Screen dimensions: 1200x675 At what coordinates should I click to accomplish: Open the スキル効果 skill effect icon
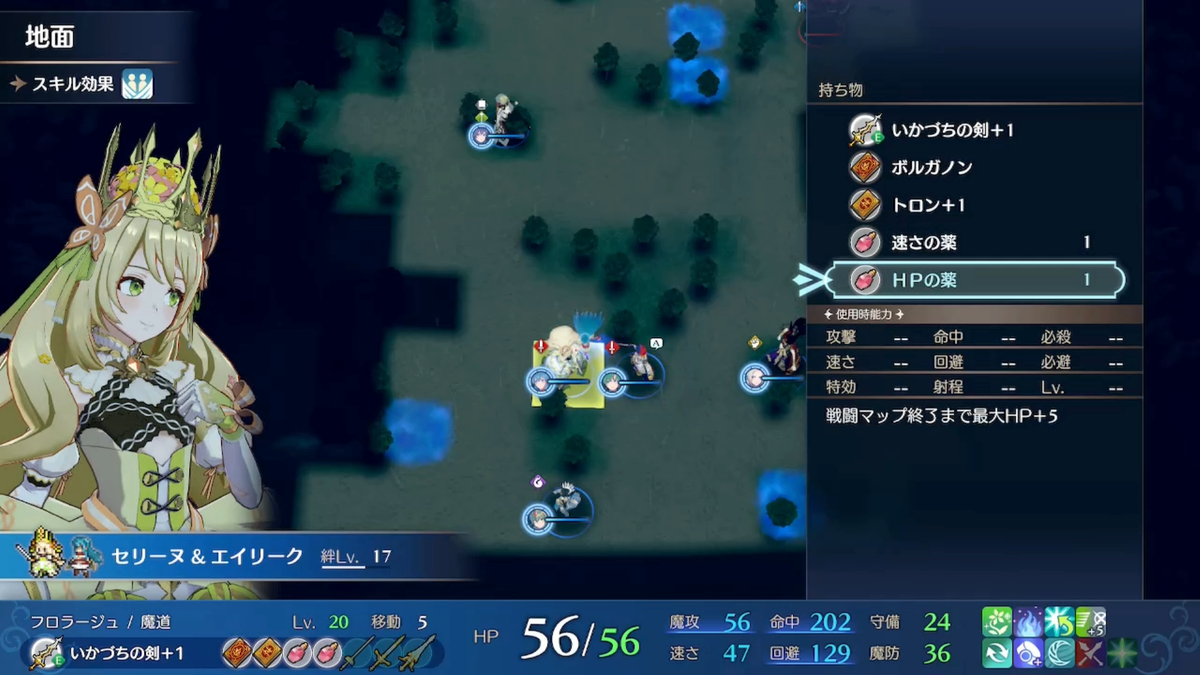click(136, 84)
